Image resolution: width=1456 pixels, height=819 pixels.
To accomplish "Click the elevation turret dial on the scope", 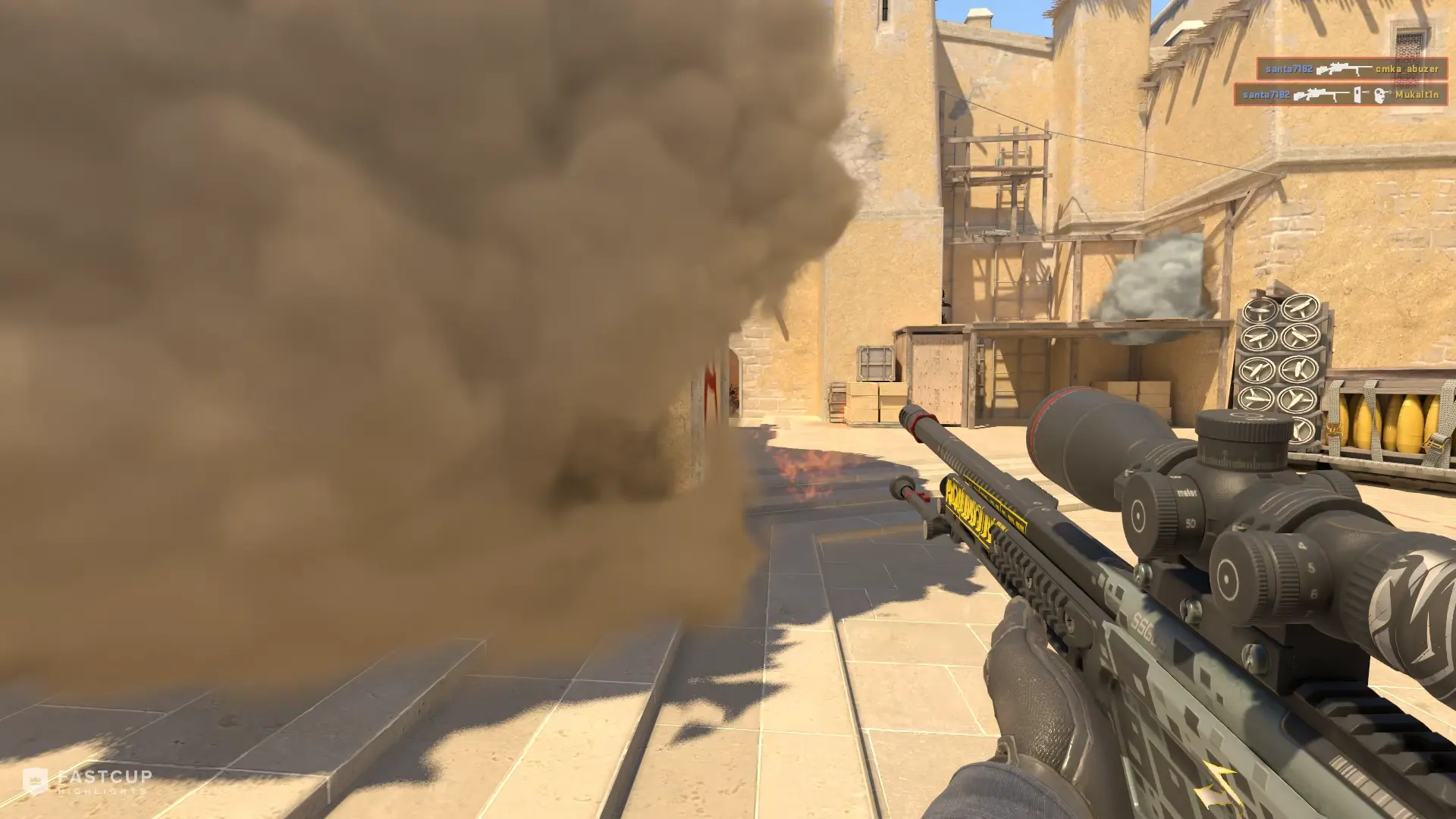I will pos(1242,428).
